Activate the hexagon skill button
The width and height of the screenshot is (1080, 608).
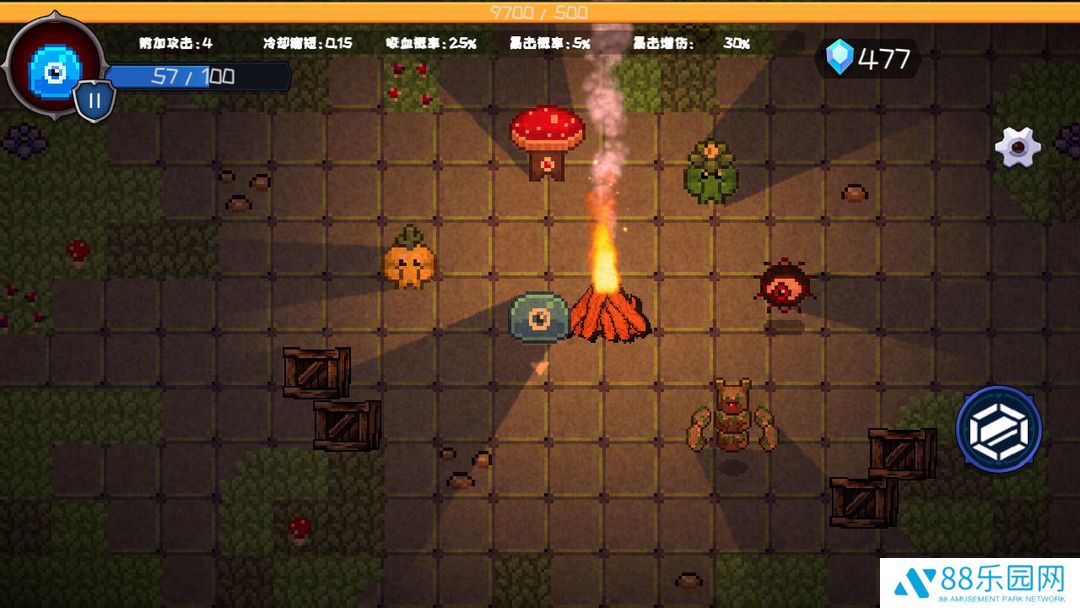[x=999, y=430]
